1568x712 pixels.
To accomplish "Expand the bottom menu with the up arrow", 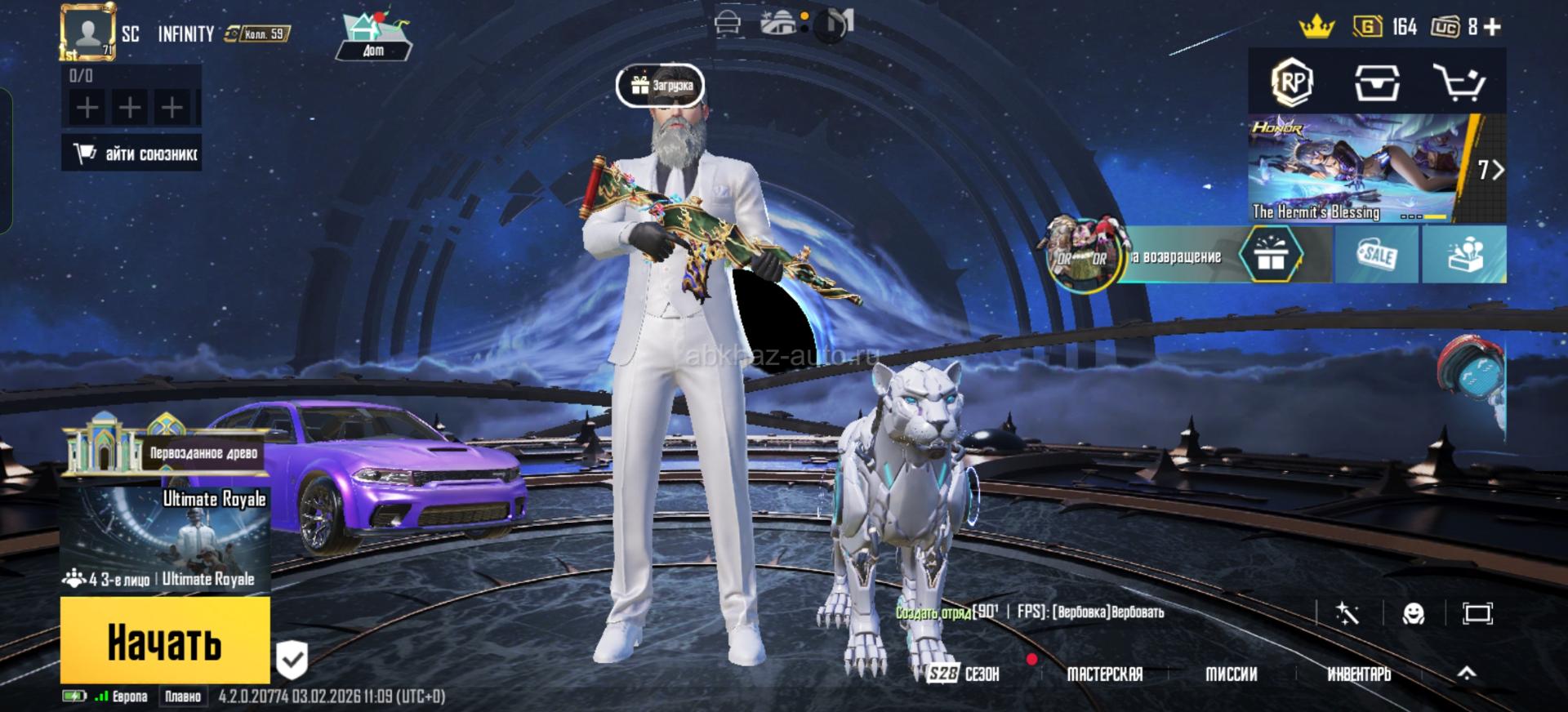I will pos(1467,673).
